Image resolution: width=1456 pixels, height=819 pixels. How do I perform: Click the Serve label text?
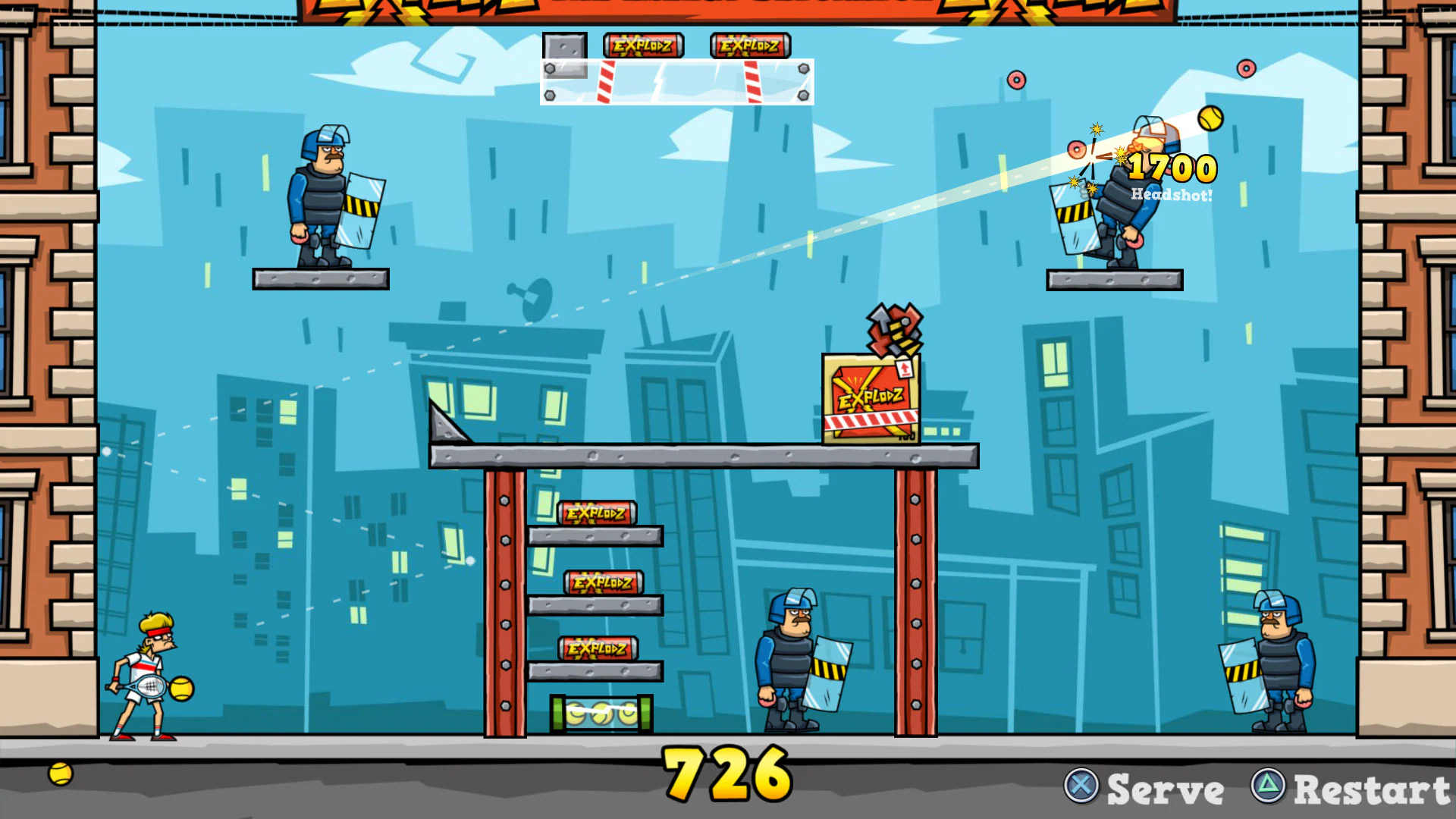(1165, 789)
